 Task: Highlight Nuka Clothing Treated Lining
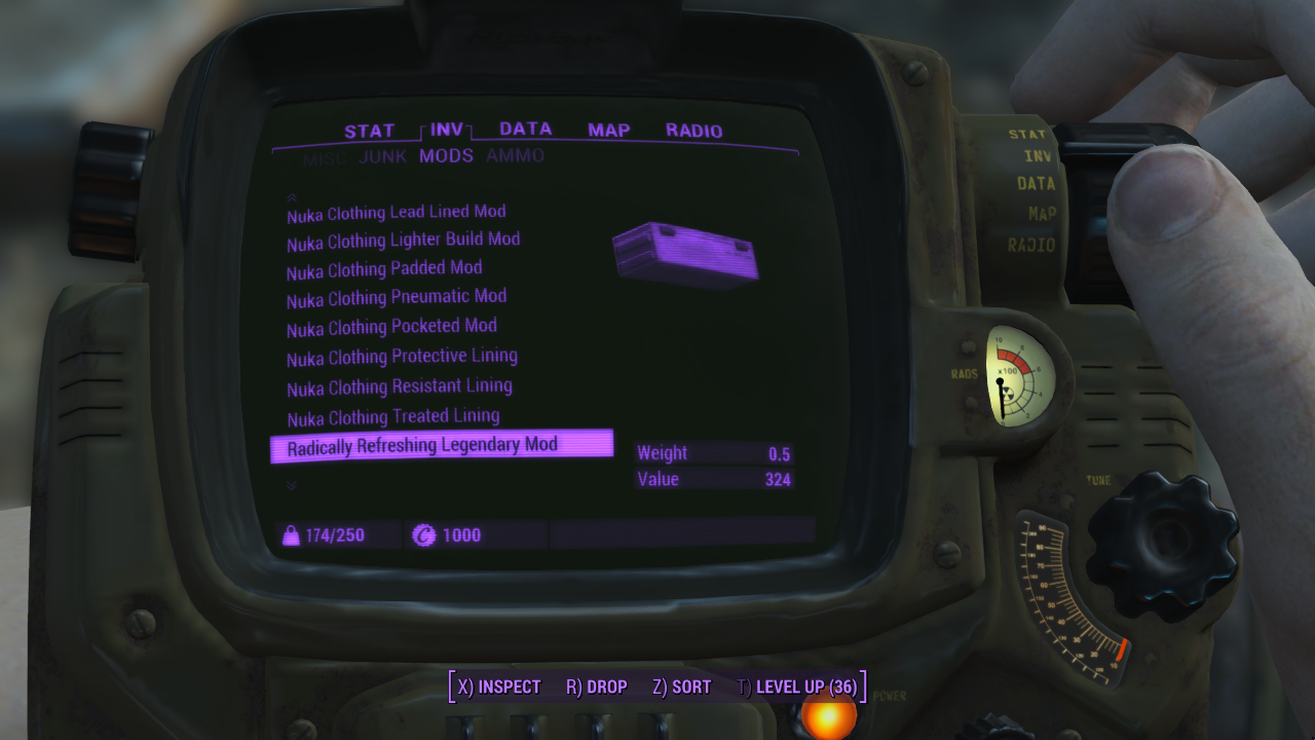[393, 417]
